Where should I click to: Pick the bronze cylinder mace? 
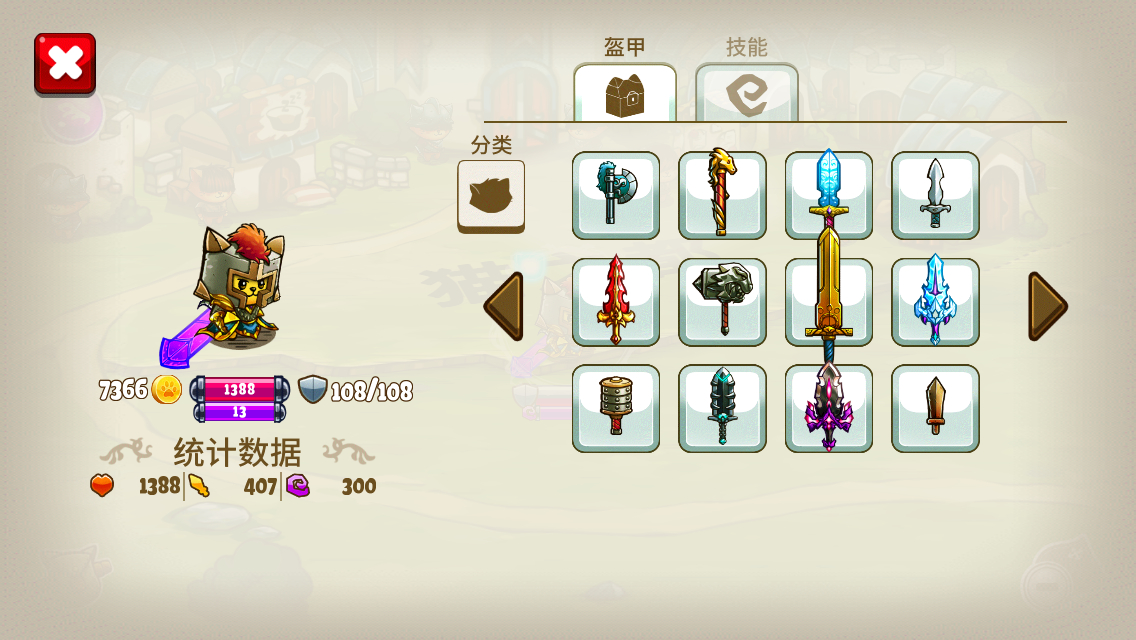pos(616,408)
